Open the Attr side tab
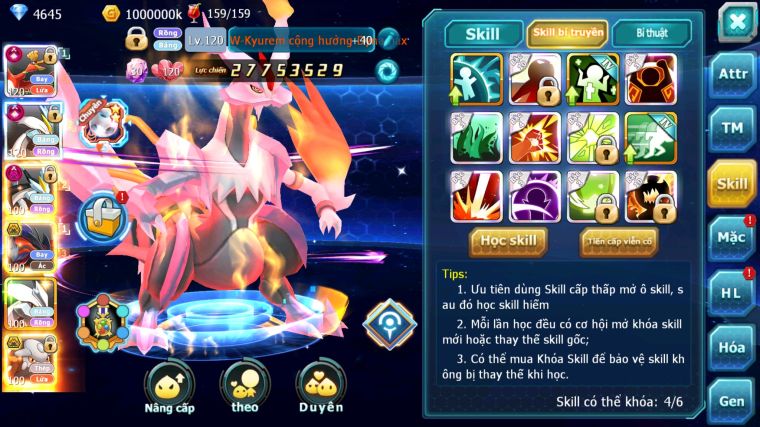 click(x=732, y=73)
